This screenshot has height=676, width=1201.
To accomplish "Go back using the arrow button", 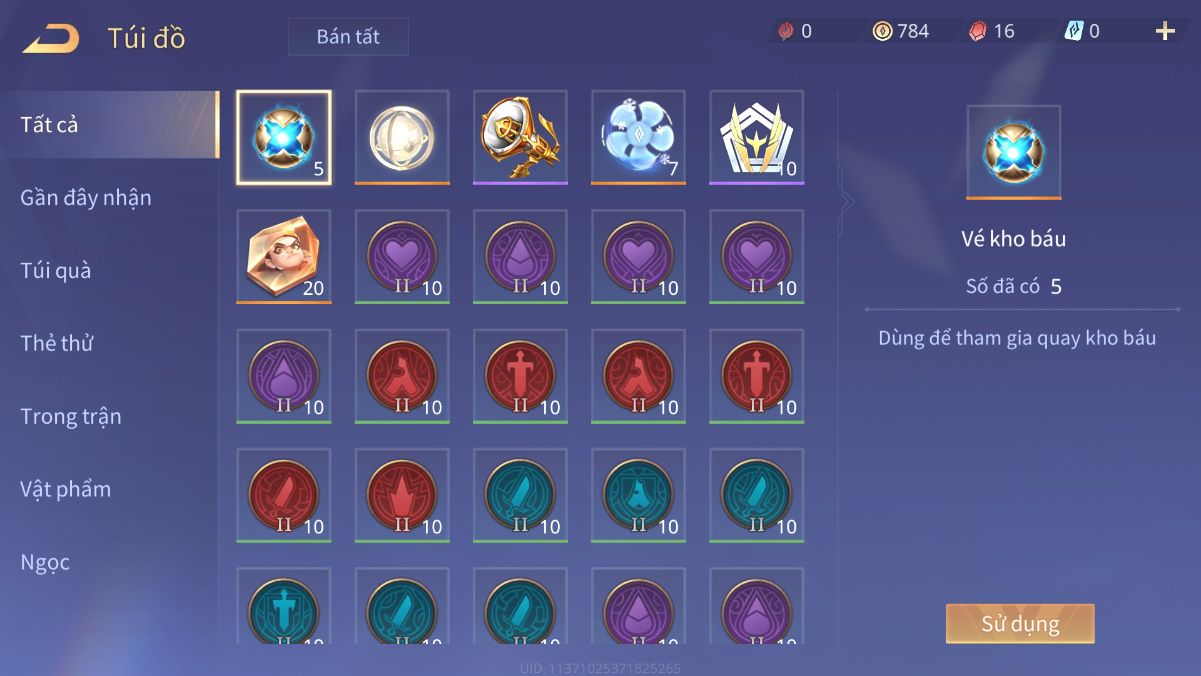I will [x=51, y=39].
